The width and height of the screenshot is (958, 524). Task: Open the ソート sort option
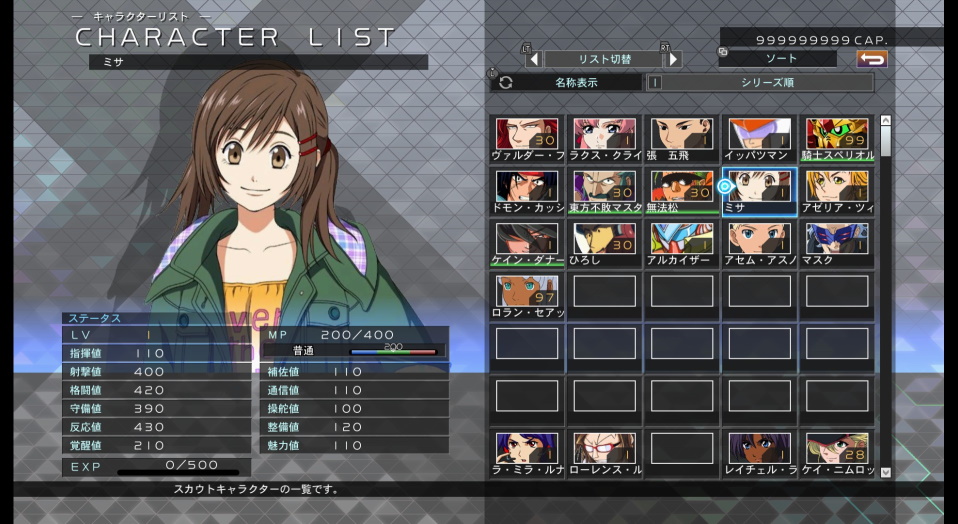coord(782,59)
